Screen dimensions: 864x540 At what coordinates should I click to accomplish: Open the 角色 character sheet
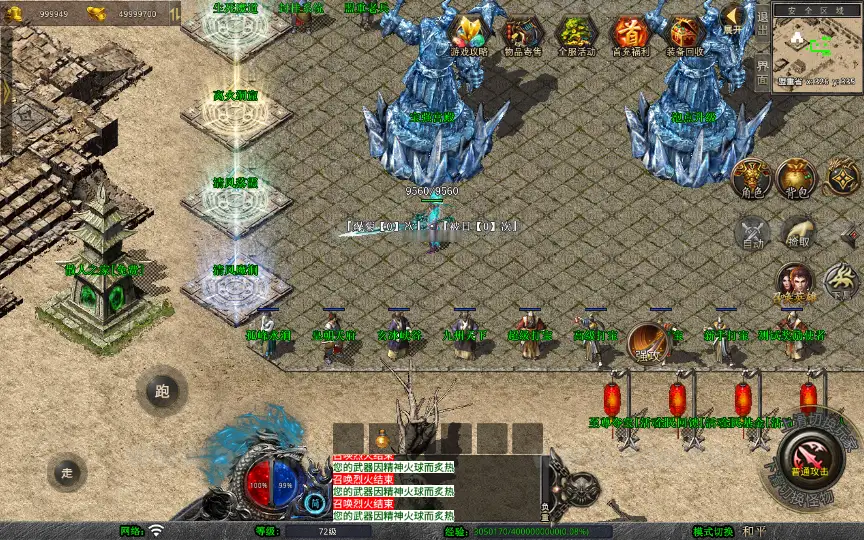[752, 177]
